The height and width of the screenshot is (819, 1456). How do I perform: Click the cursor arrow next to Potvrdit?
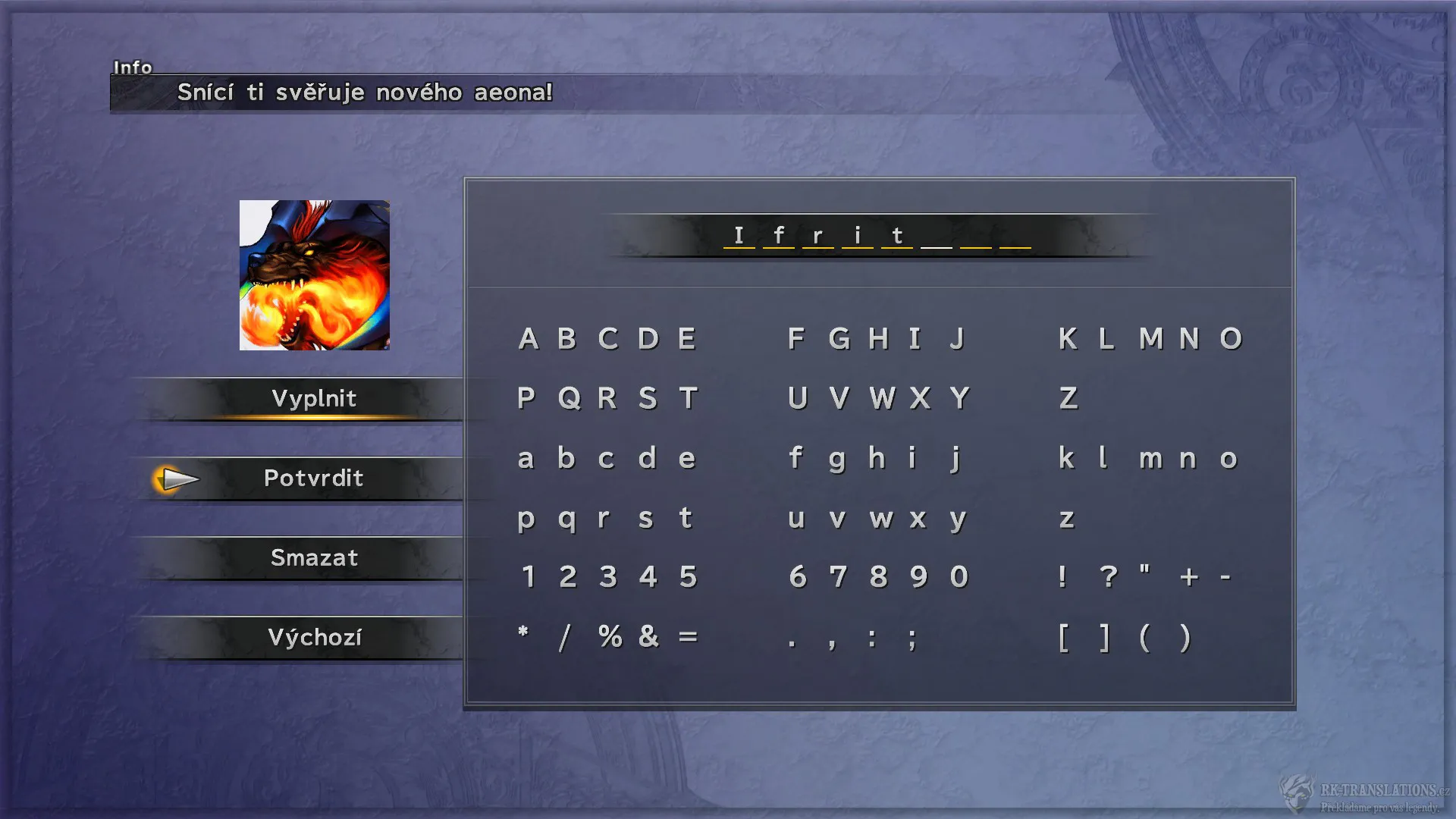(x=177, y=479)
